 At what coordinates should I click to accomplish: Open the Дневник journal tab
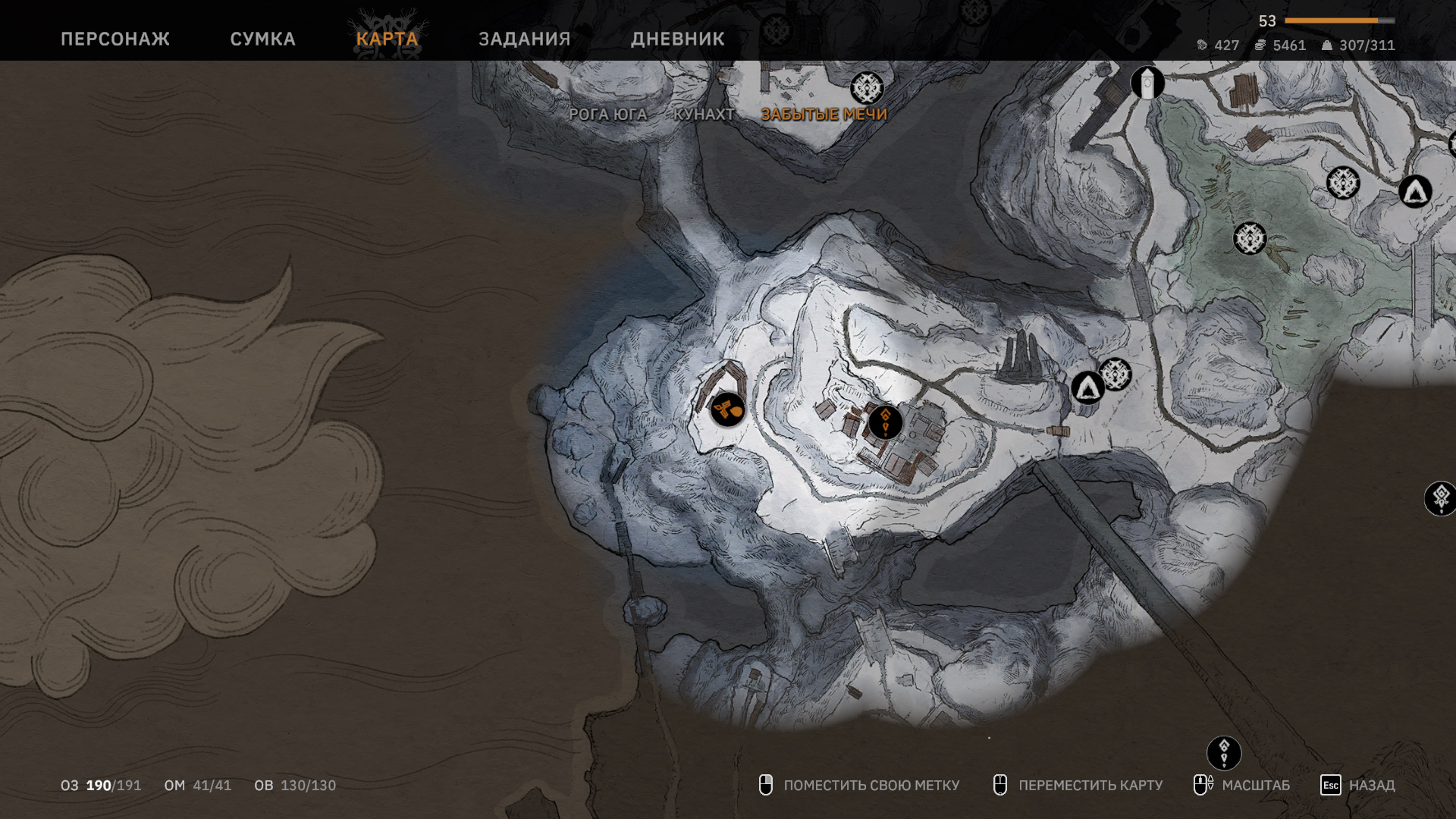pos(677,39)
